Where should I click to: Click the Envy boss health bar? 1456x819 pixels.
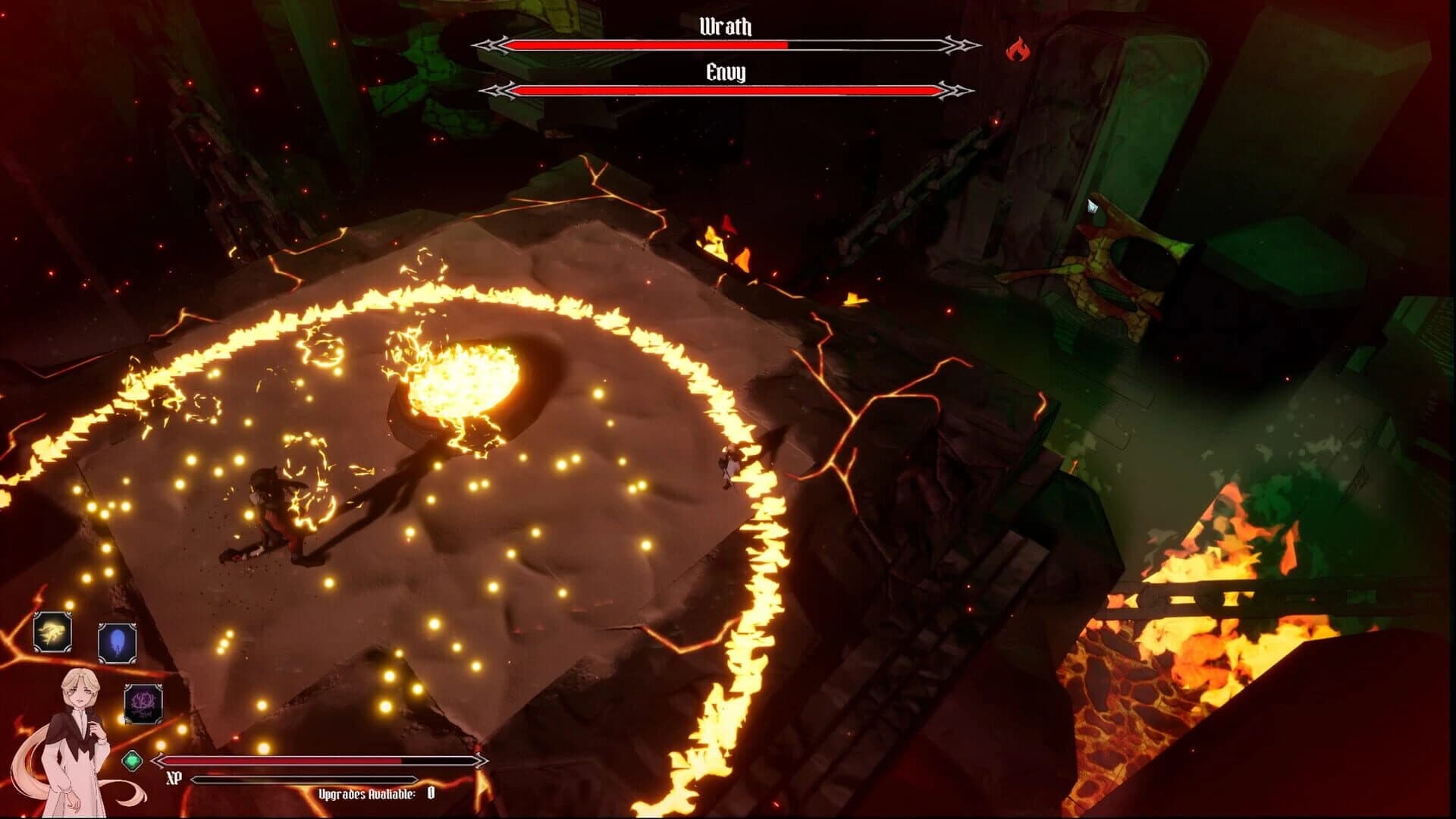click(724, 90)
